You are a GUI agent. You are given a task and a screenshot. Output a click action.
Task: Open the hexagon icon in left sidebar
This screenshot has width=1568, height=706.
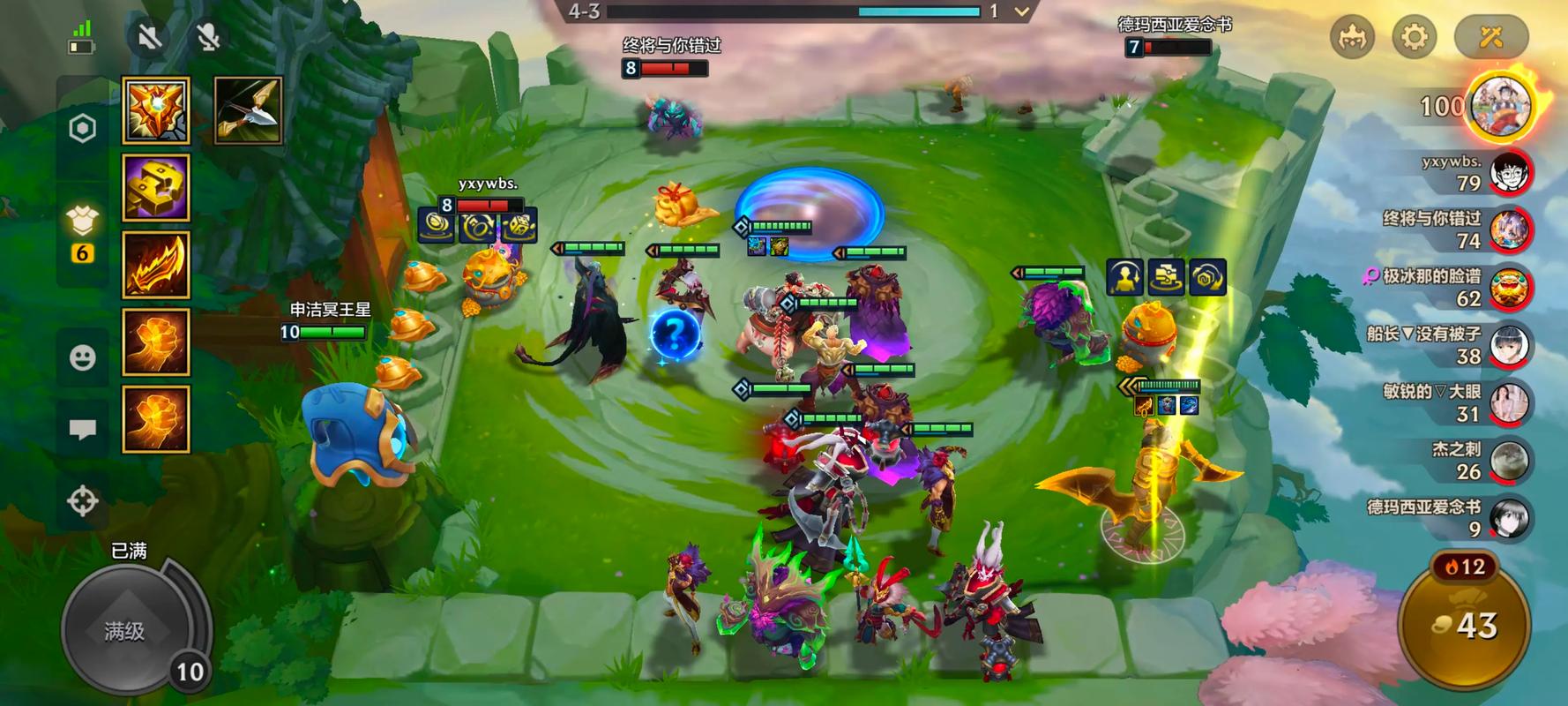pyautogui.click(x=82, y=129)
